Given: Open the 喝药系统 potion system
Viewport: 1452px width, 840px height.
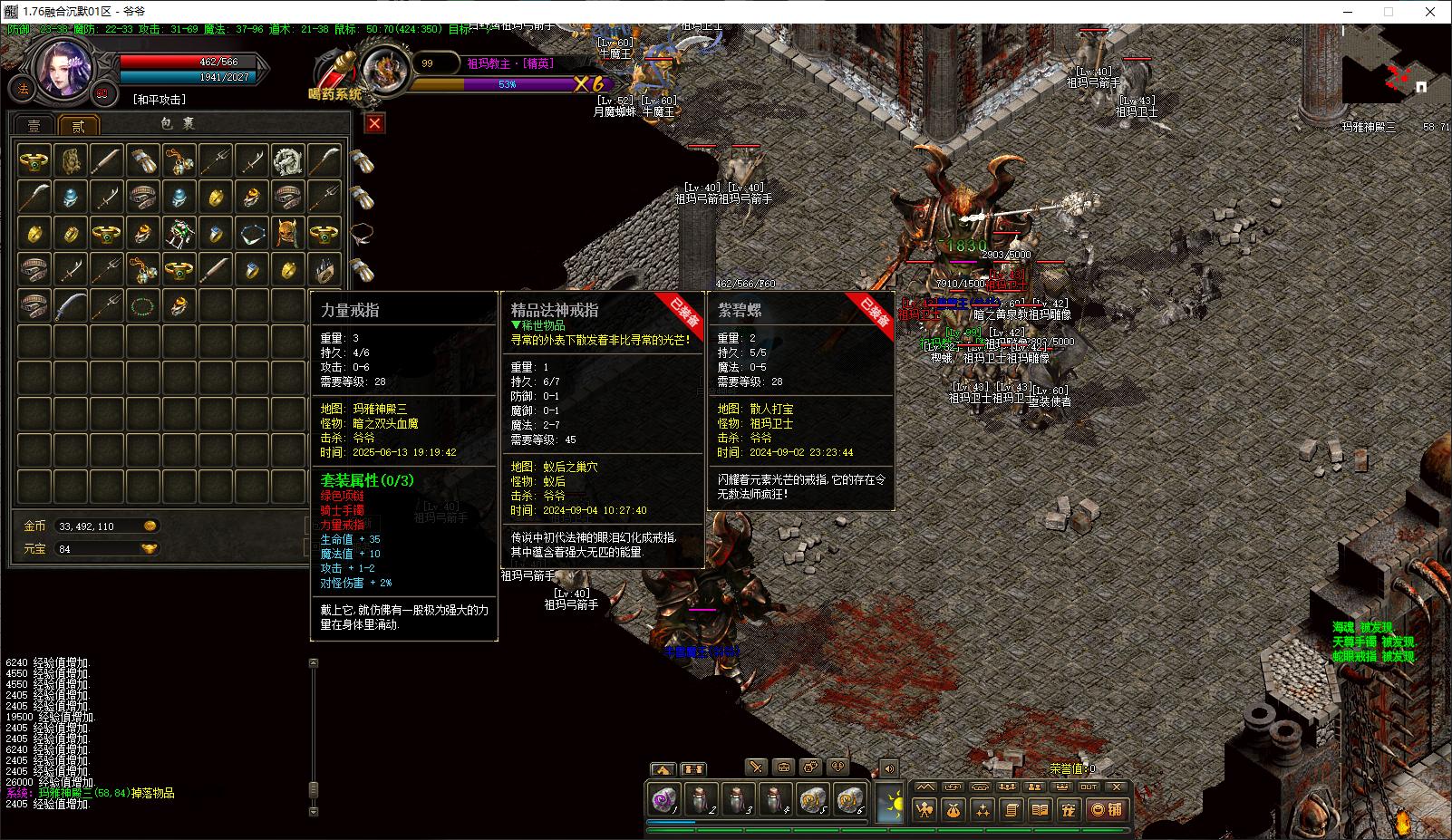Looking at the screenshot, I should point(335,92).
